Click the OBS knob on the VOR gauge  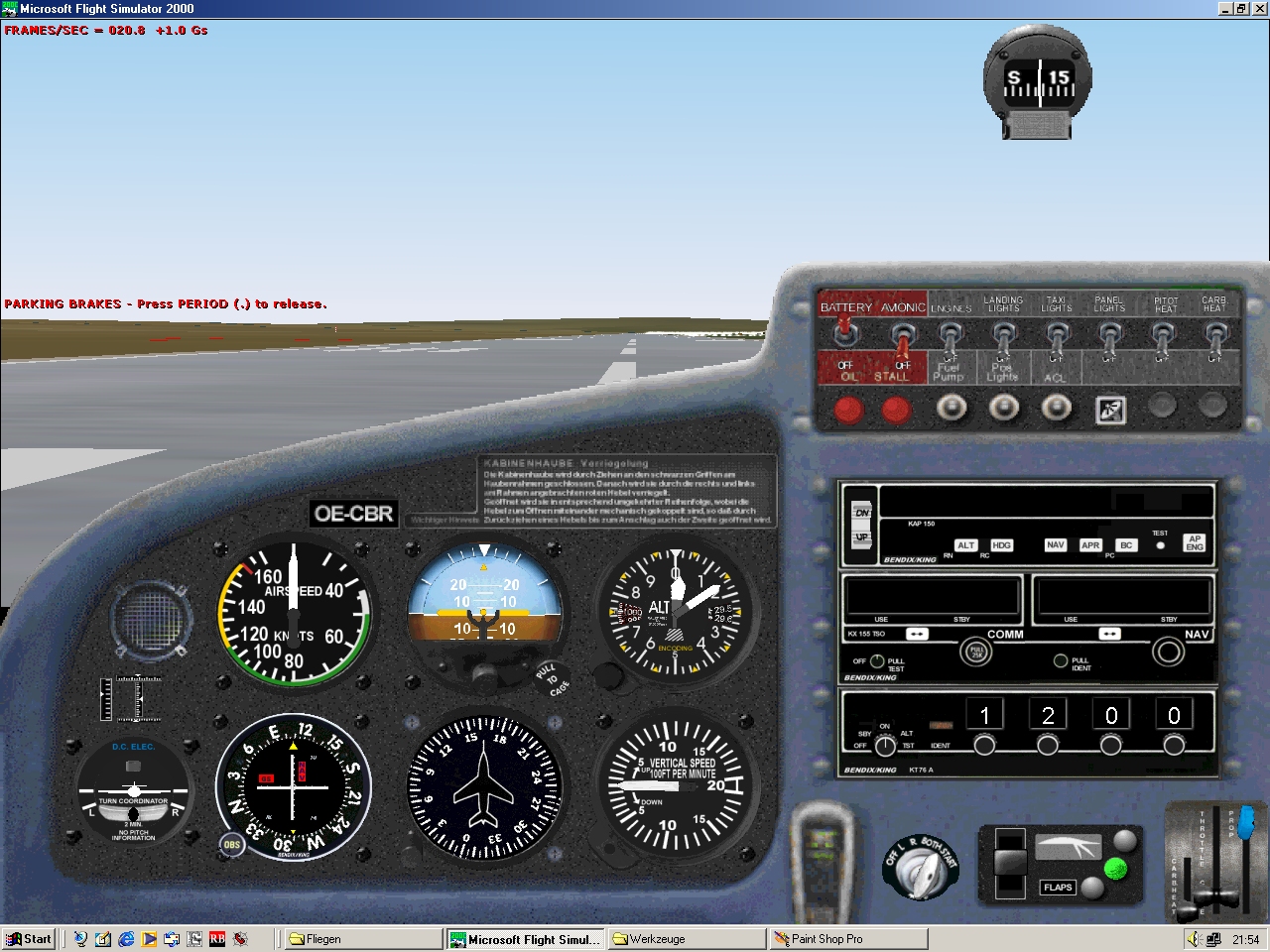(231, 846)
